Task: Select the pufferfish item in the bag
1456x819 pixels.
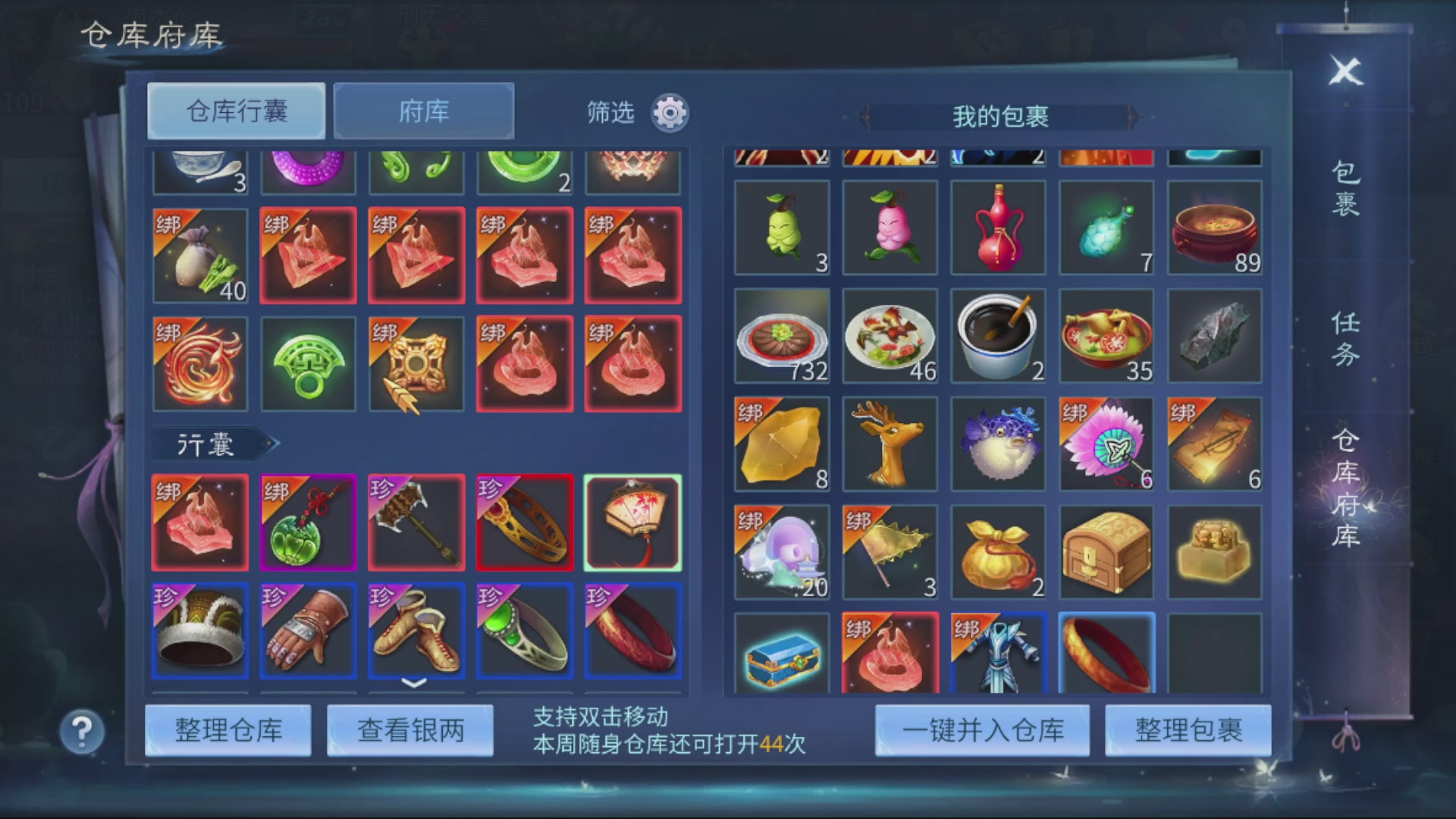Action: (x=998, y=442)
